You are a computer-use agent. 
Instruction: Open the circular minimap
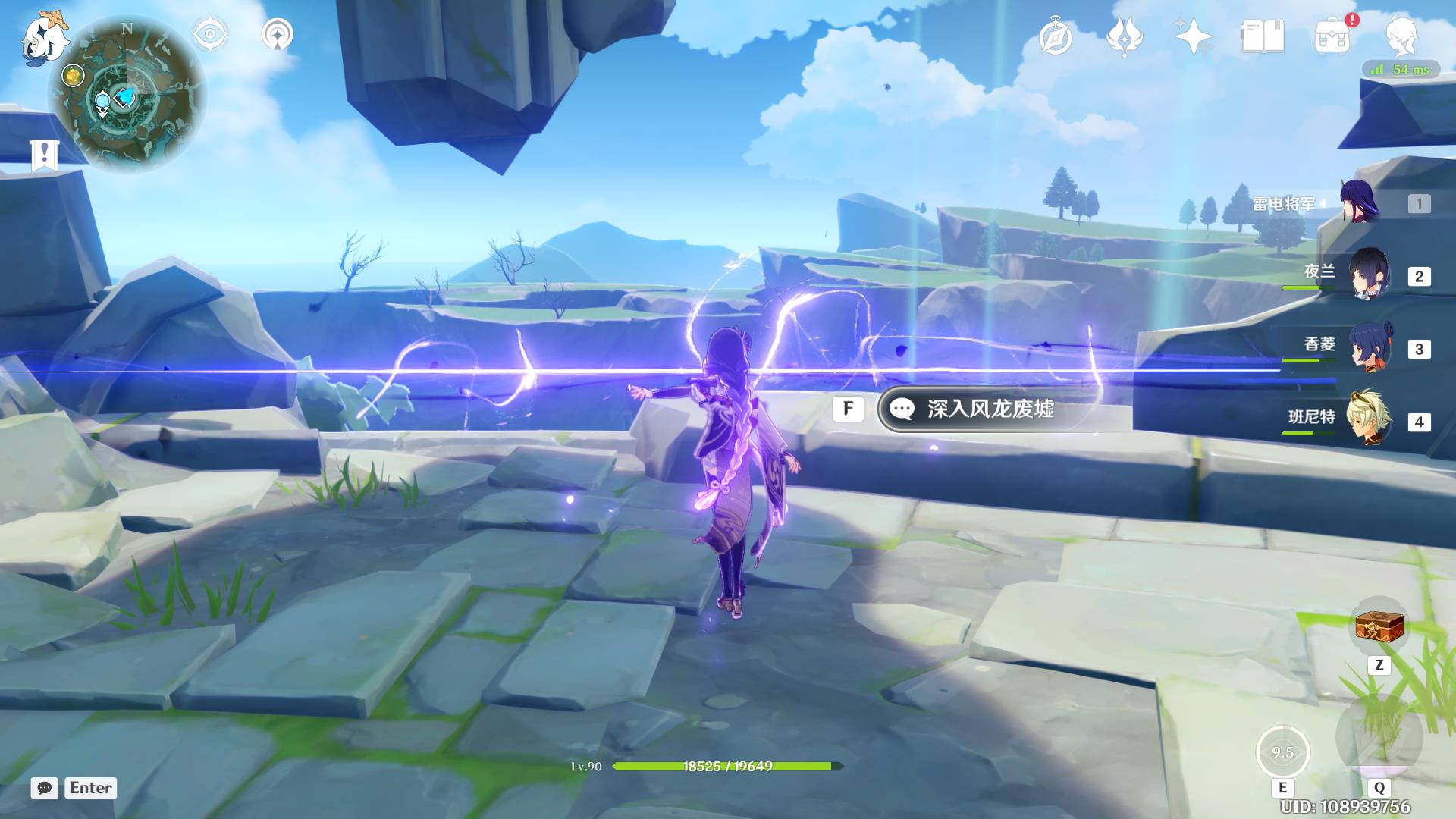coord(127,95)
